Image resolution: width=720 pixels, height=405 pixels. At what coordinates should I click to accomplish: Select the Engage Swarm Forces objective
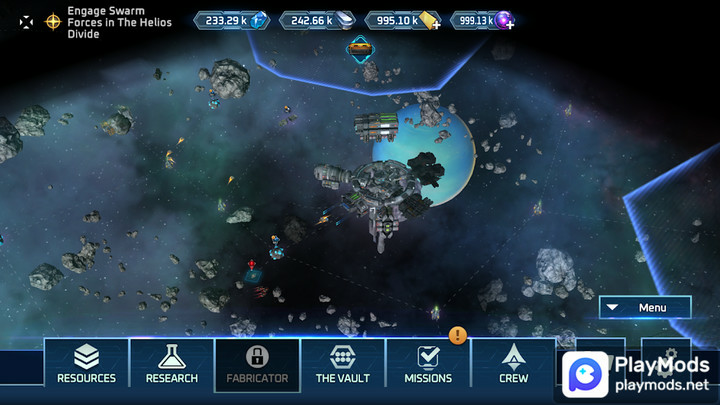[x=119, y=21]
